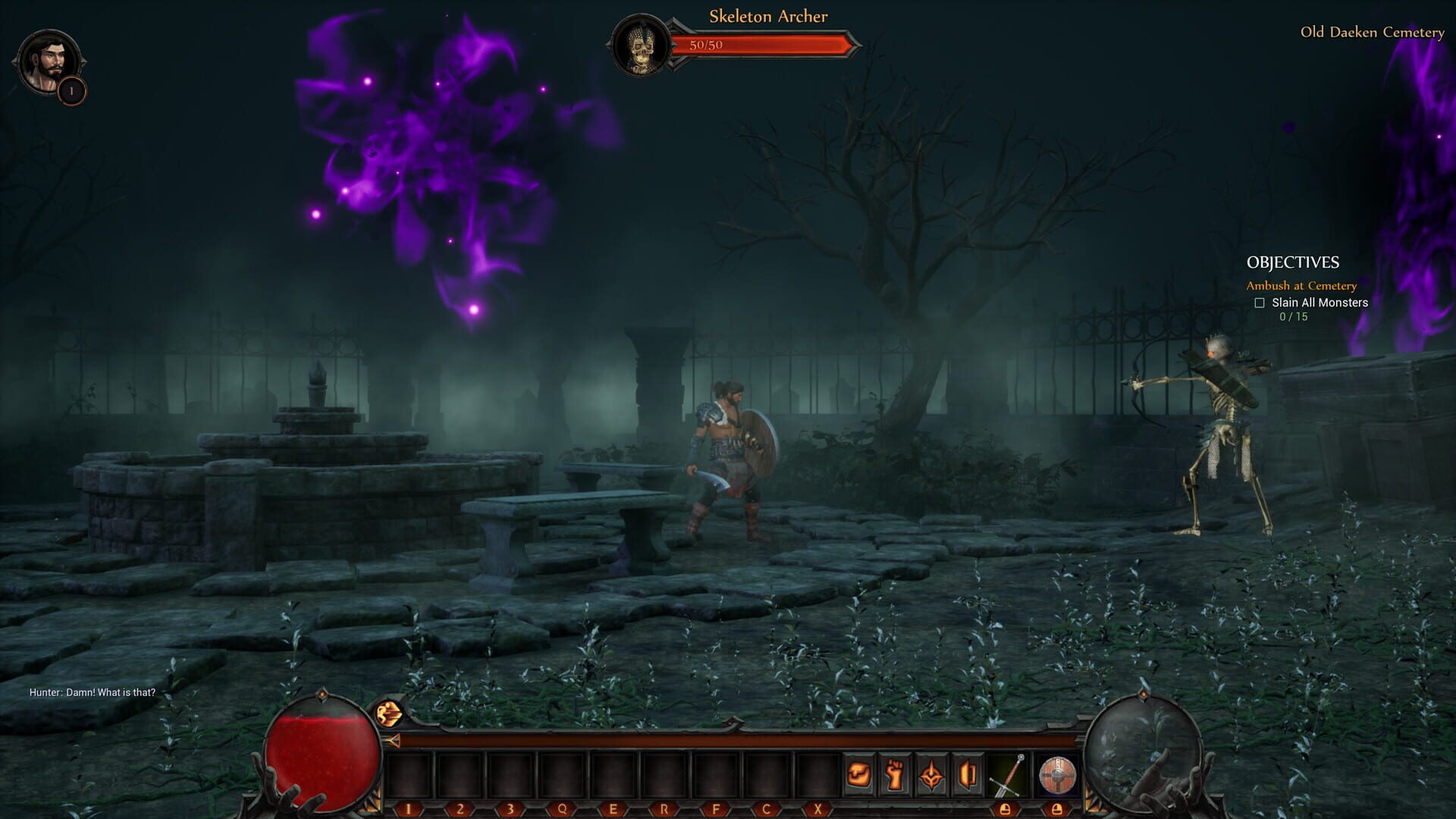Click the skull portrait of the Skeleton Archer

641,47
